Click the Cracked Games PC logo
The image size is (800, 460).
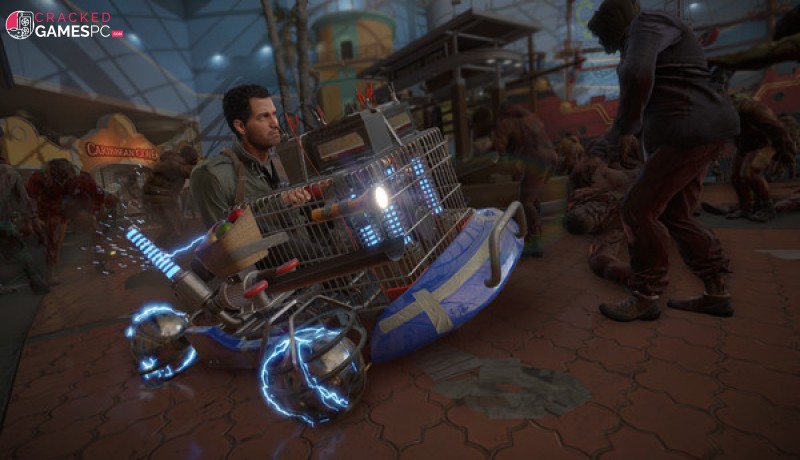point(64,25)
